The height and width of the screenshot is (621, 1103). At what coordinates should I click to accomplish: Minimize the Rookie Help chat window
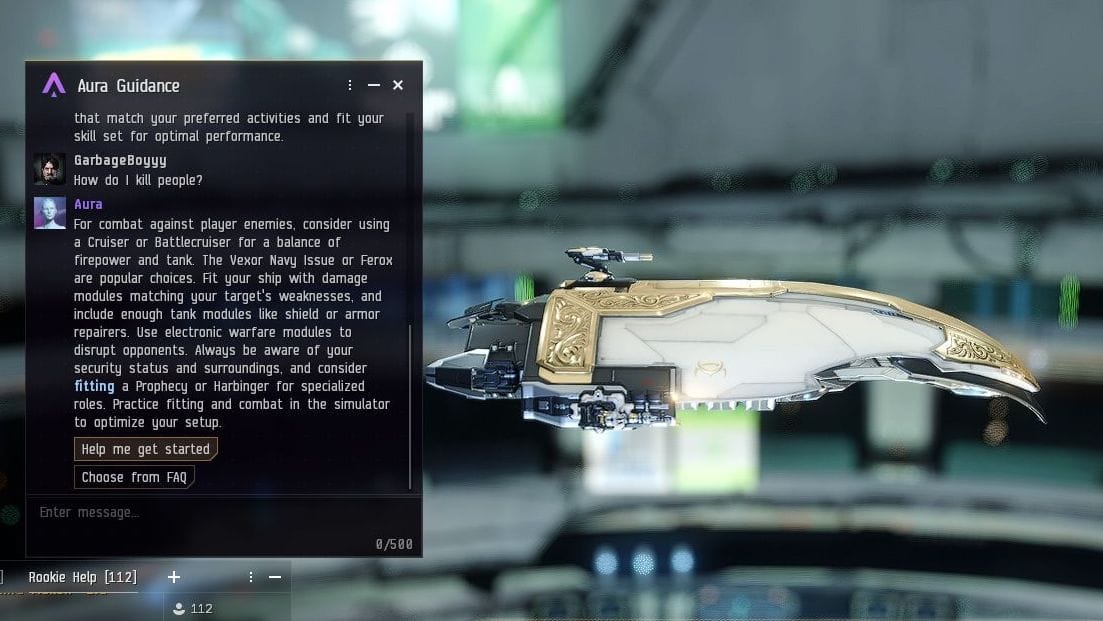[x=275, y=577]
